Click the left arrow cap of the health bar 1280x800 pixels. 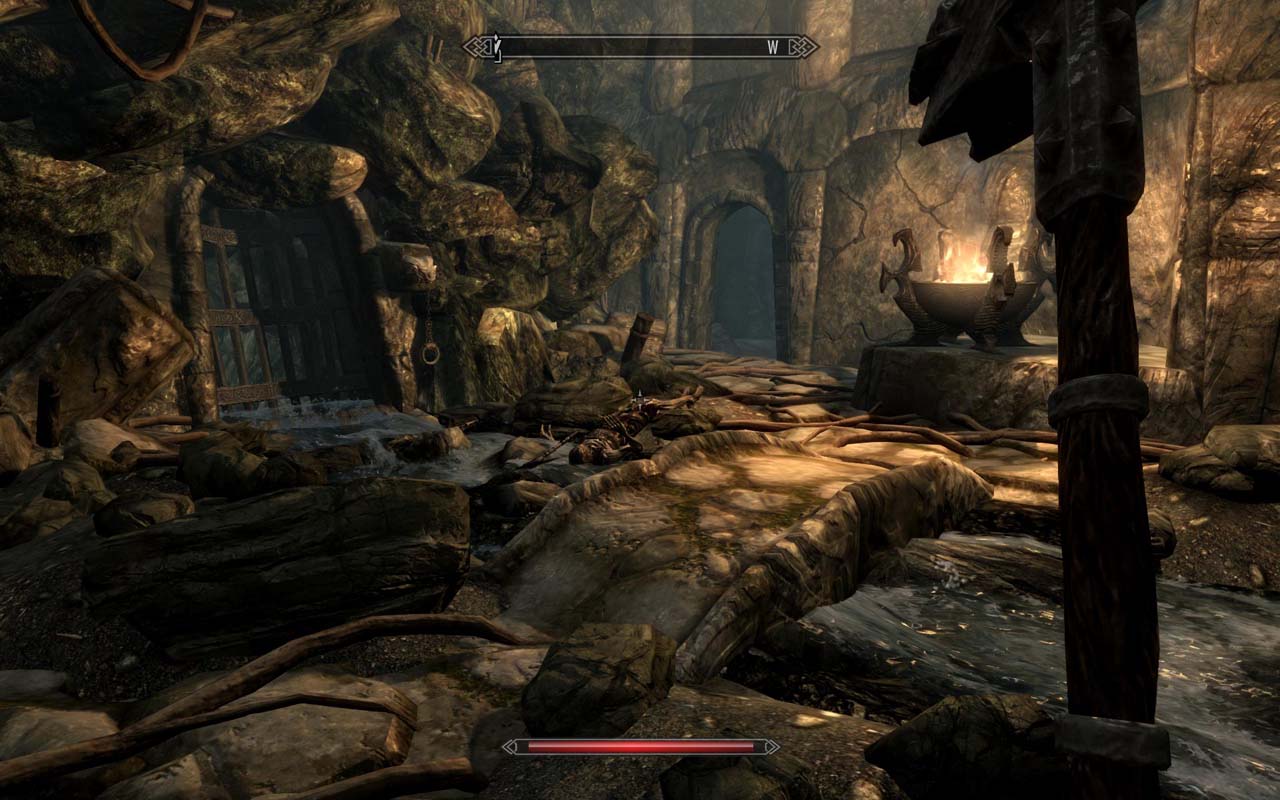[514, 747]
